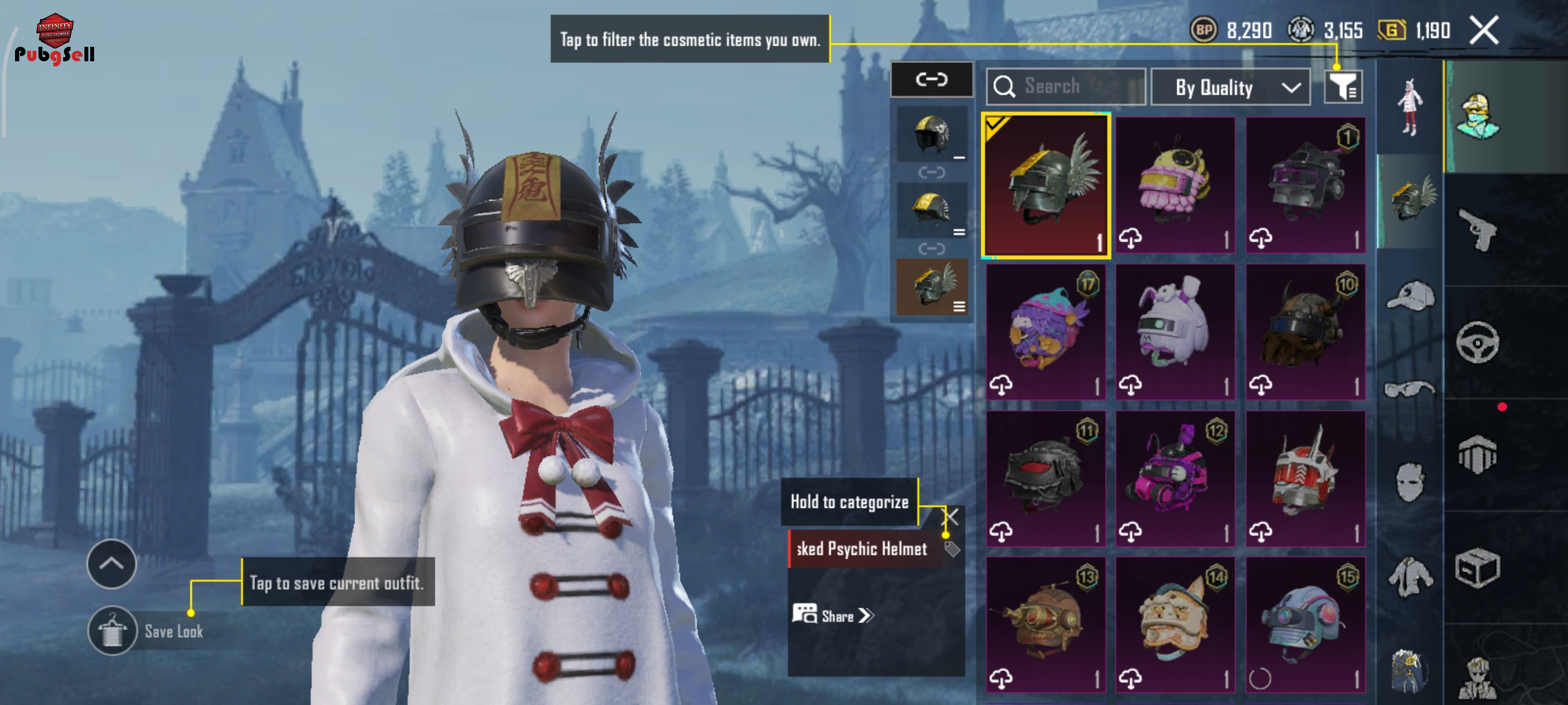Select the glasses accessory category
This screenshot has height=705, width=1568.
tap(1410, 389)
